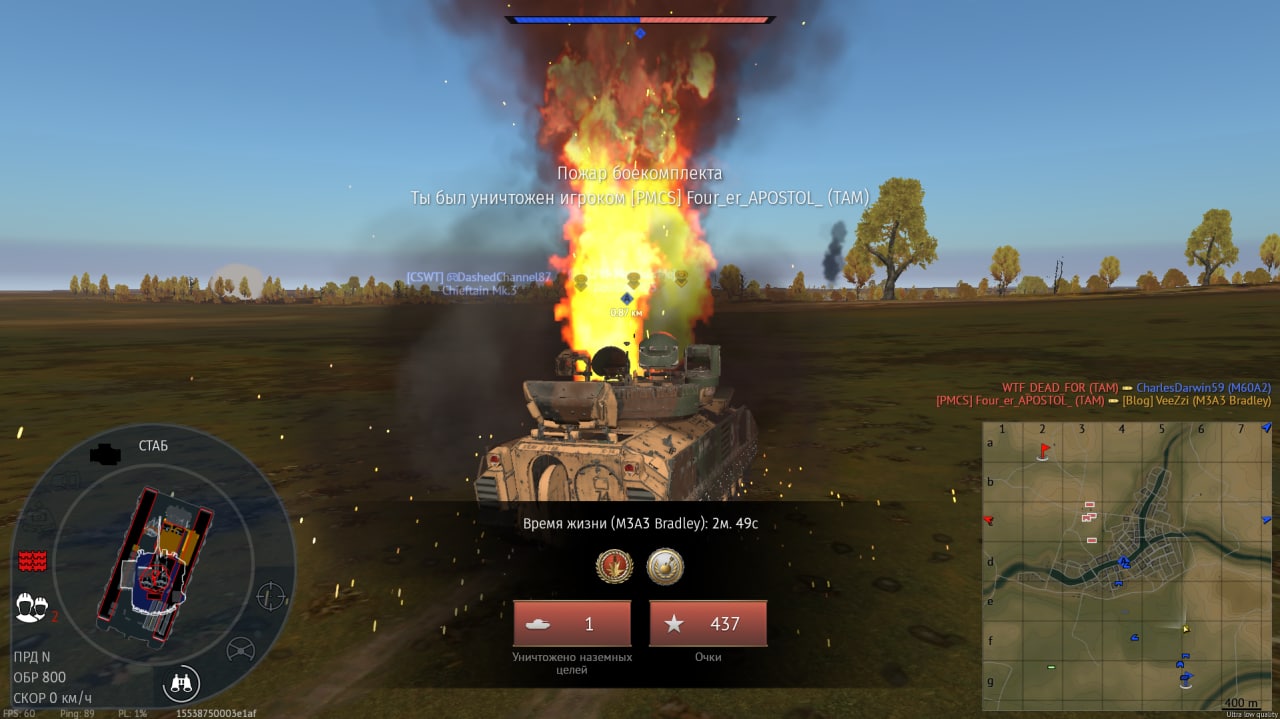The height and width of the screenshot is (719, 1280).
Task: Click the crosshair gunner icon
Action: point(271,596)
